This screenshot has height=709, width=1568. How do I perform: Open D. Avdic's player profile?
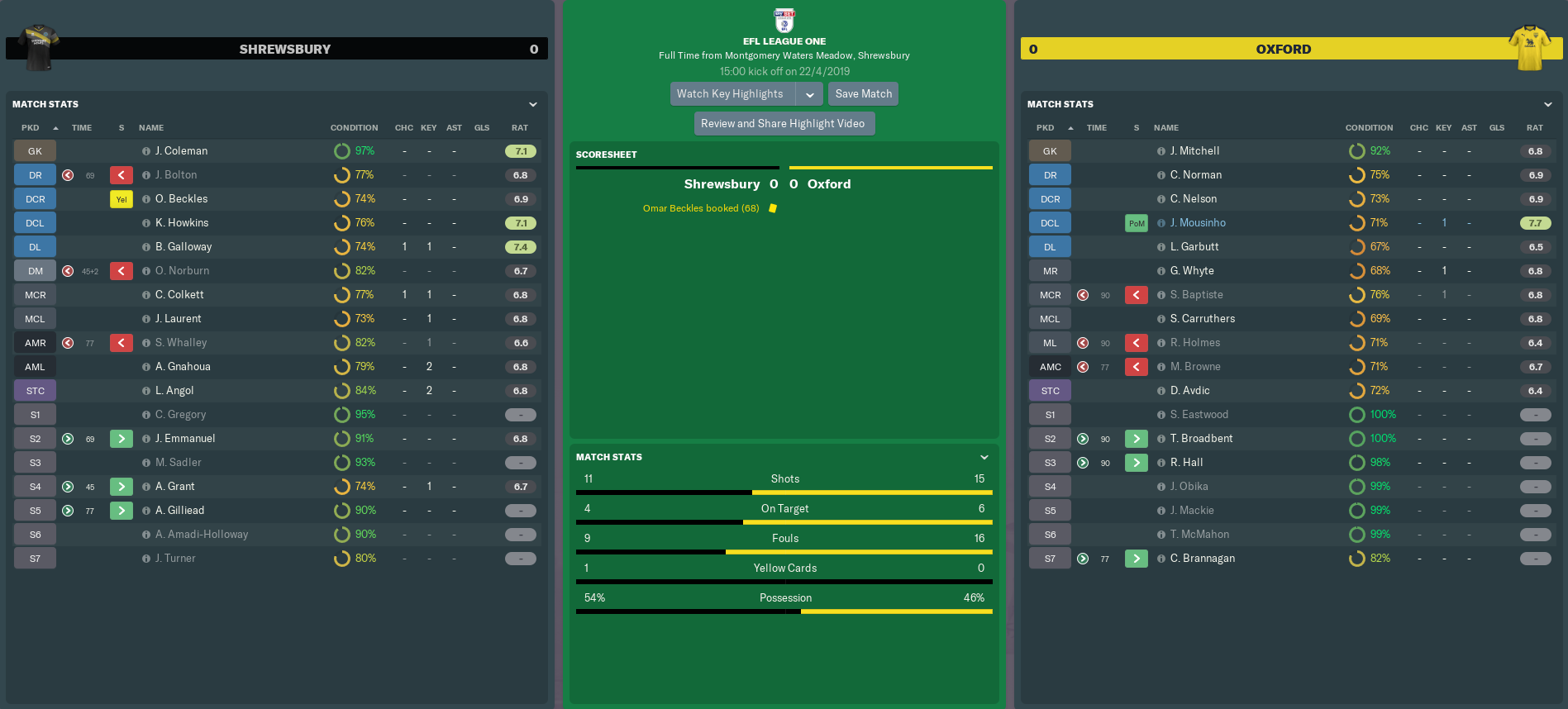(x=1189, y=391)
